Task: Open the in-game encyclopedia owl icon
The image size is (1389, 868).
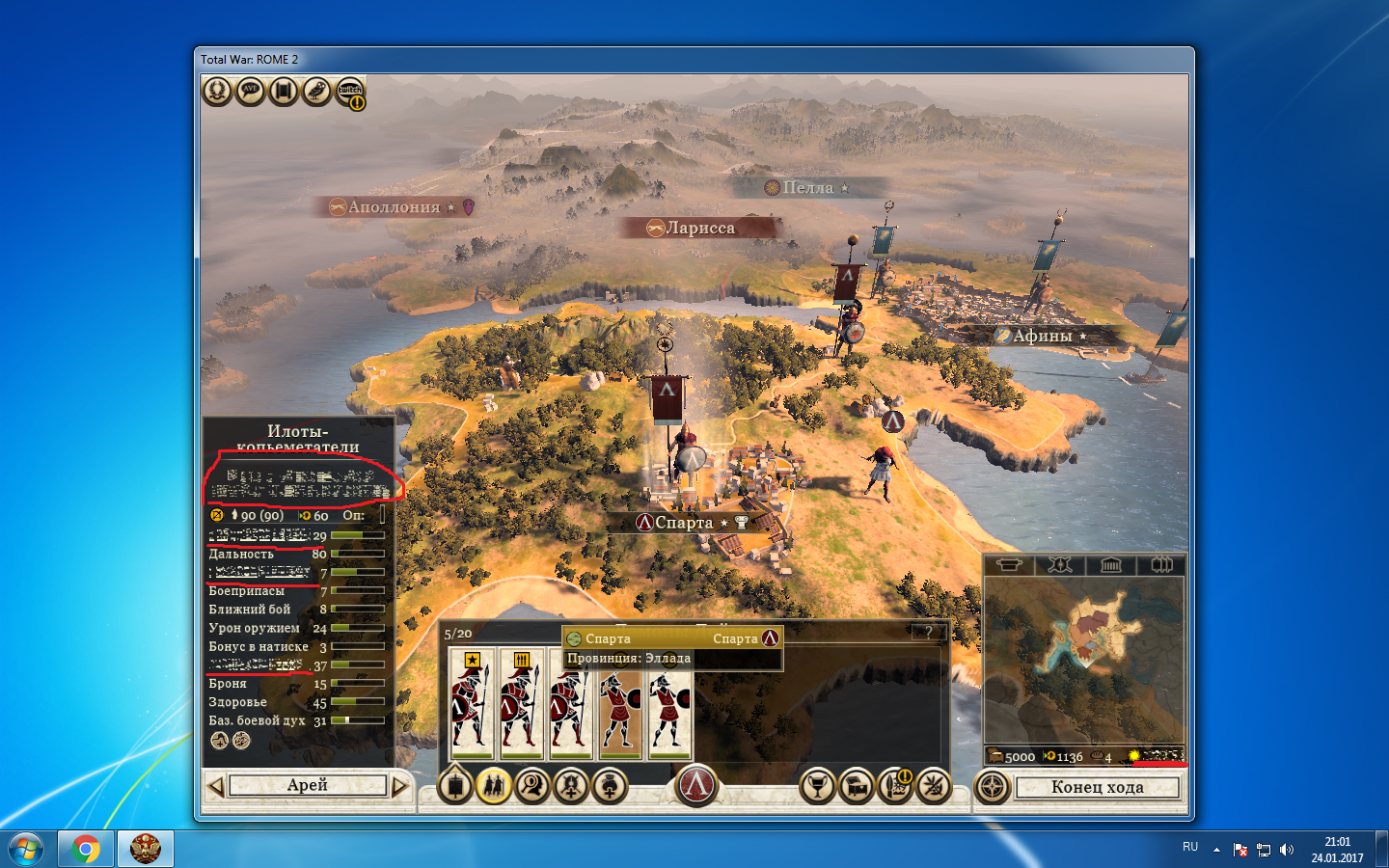Action: (x=315, y=91)
